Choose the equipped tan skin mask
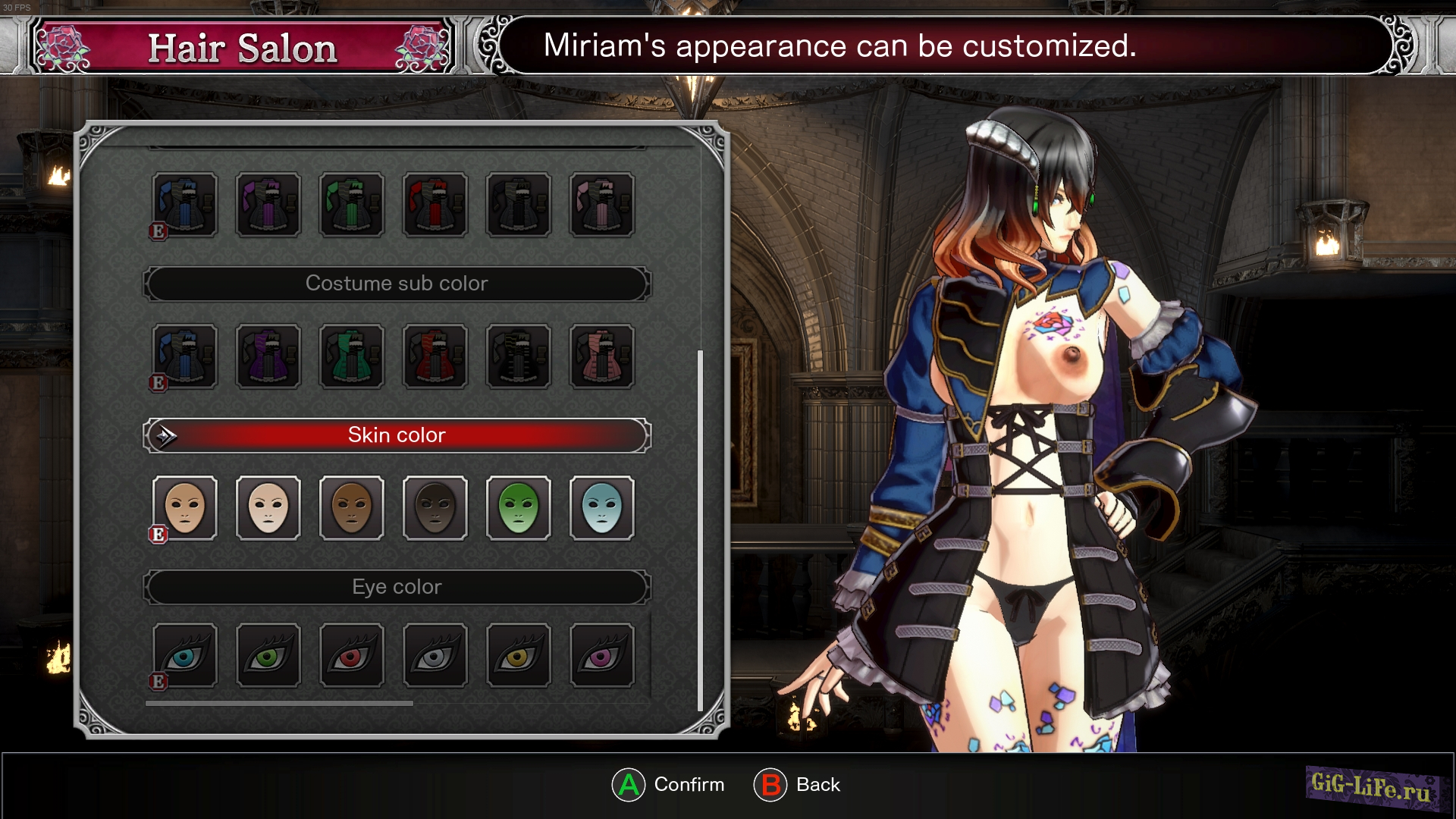The image size is (1456, 819). click(x=185, y=508)
